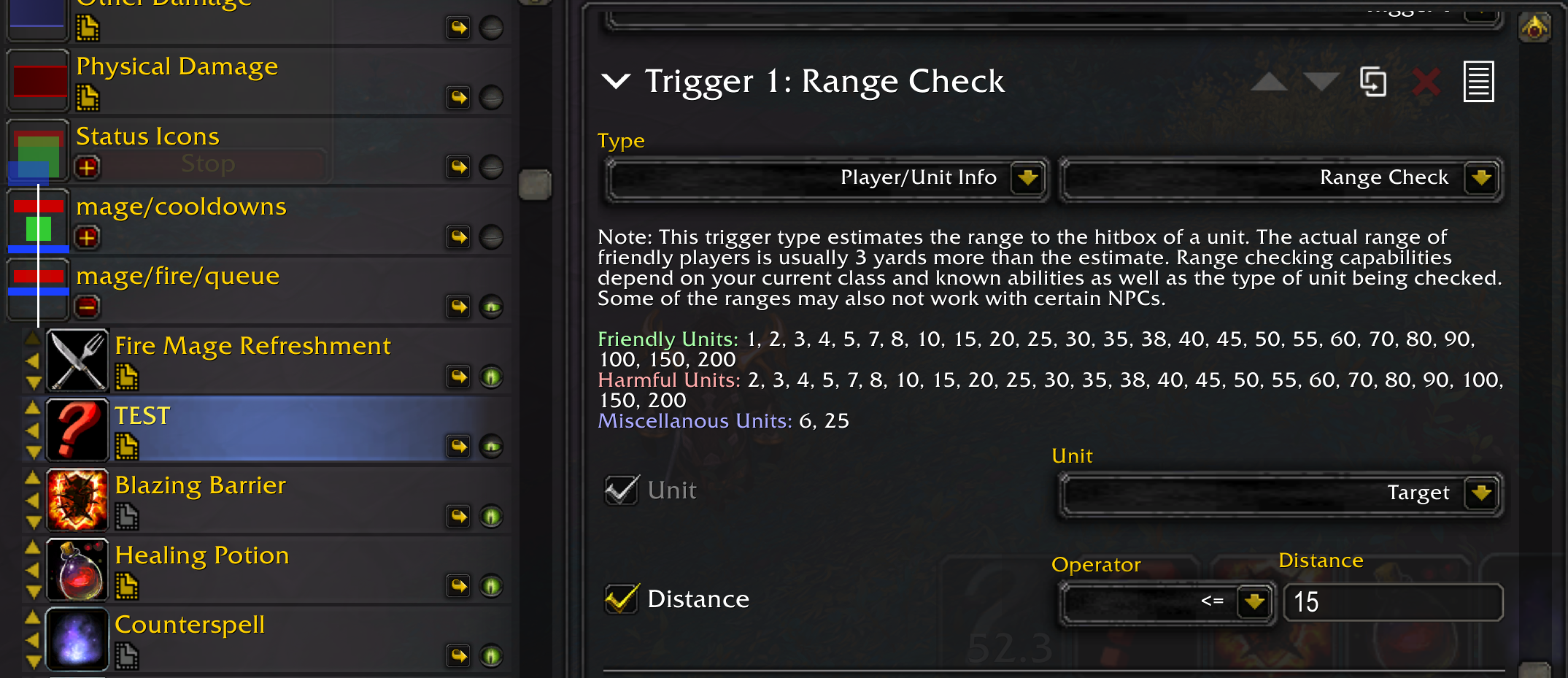1568x678 pixels.
Task: Collapse Trigger 1 with its chevron arrow
Action: tap(615, 82)
